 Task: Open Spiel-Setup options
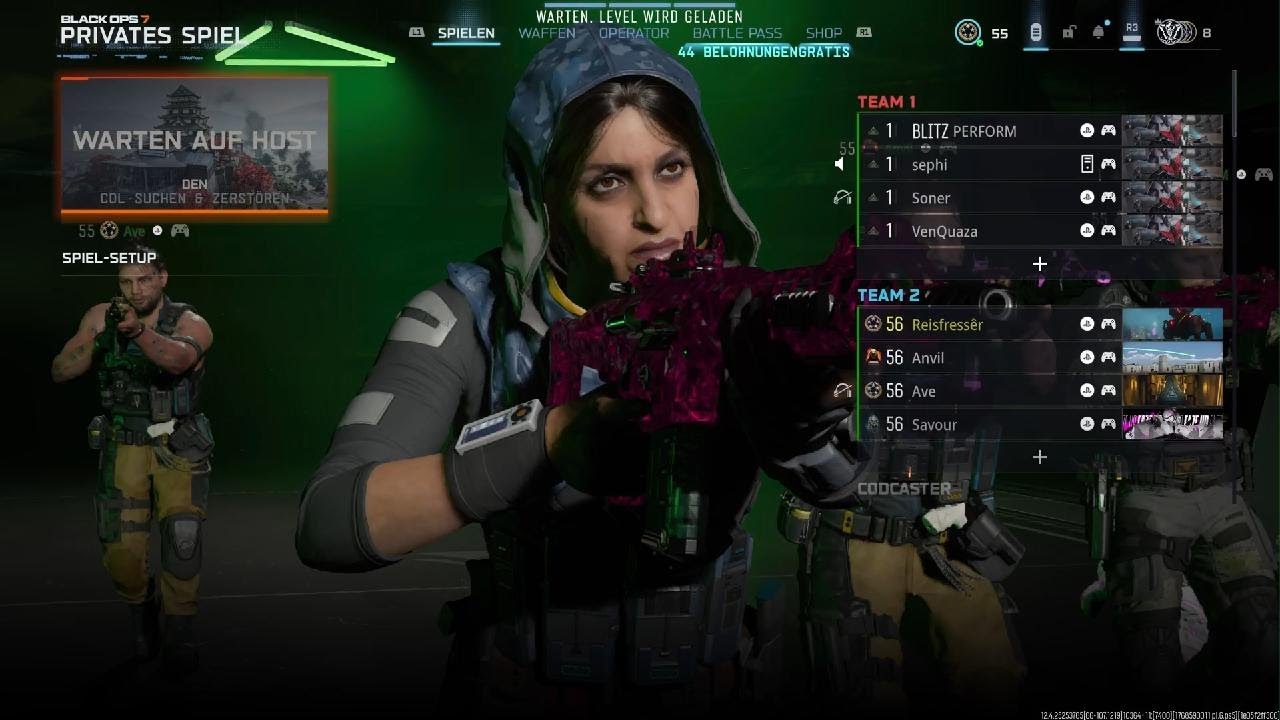(x=109, y=258)
